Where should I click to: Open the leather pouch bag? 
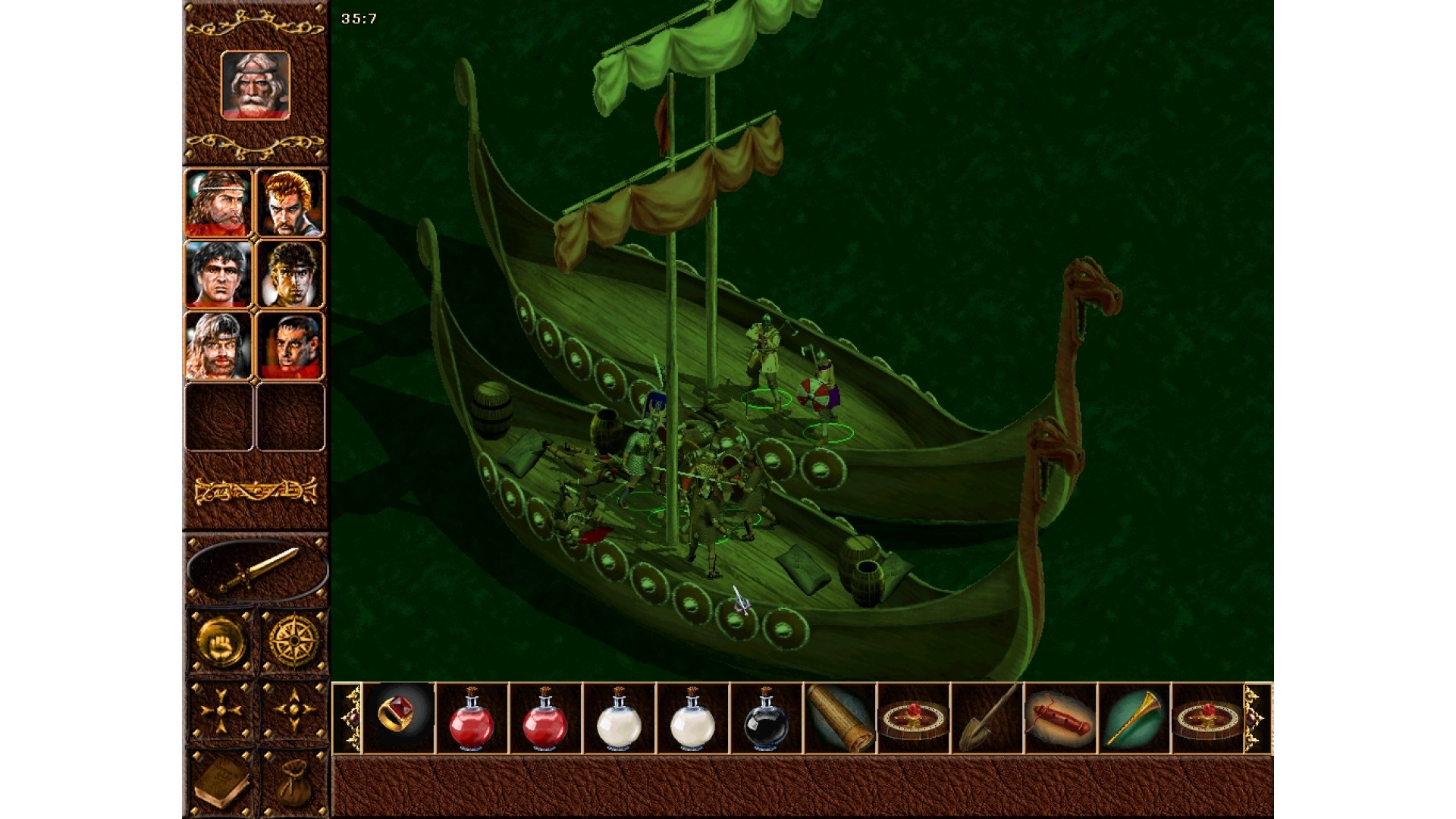(x=293, y=784)
